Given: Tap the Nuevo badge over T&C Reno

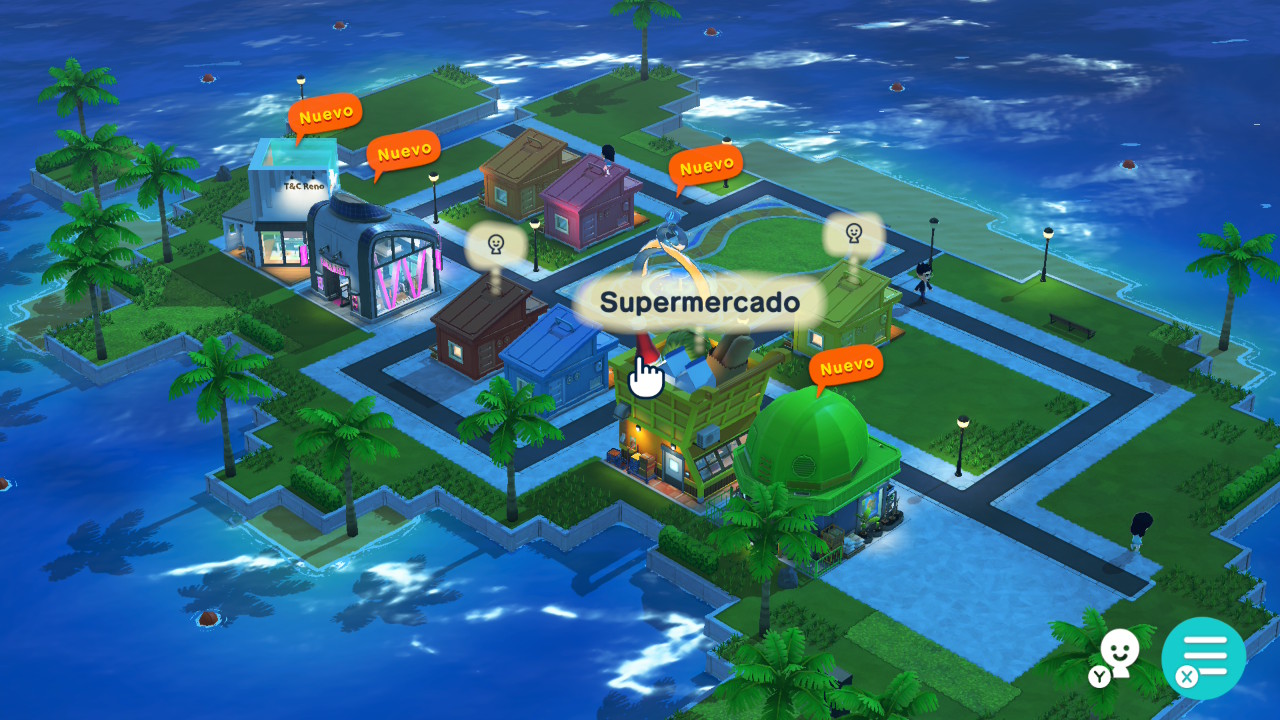Looking at the screenshot, I should 325,115.
